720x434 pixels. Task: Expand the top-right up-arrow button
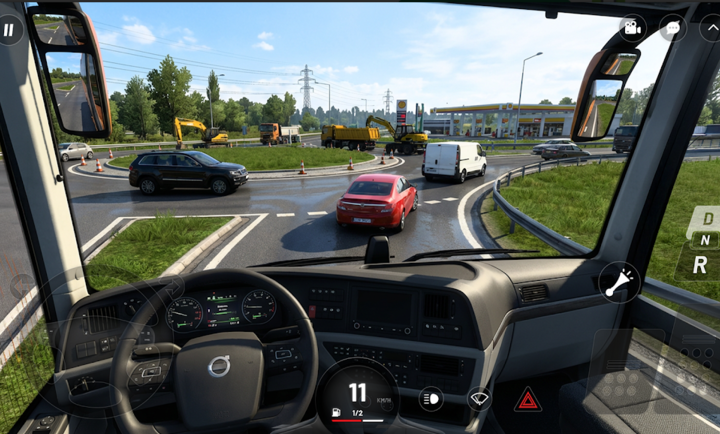(x=710, y=28)
